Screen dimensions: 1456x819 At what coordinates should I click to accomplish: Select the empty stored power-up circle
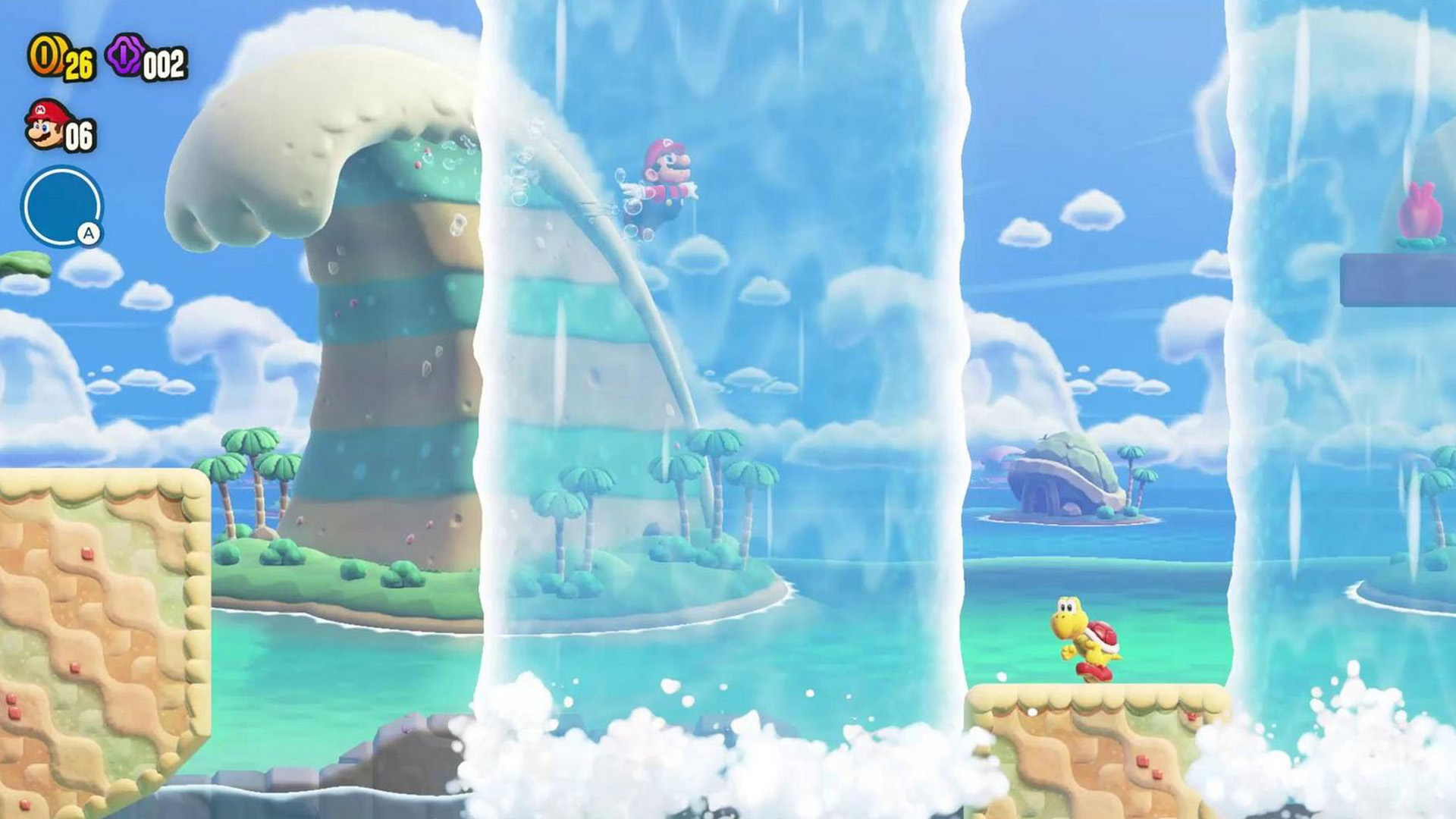[61, 206]
